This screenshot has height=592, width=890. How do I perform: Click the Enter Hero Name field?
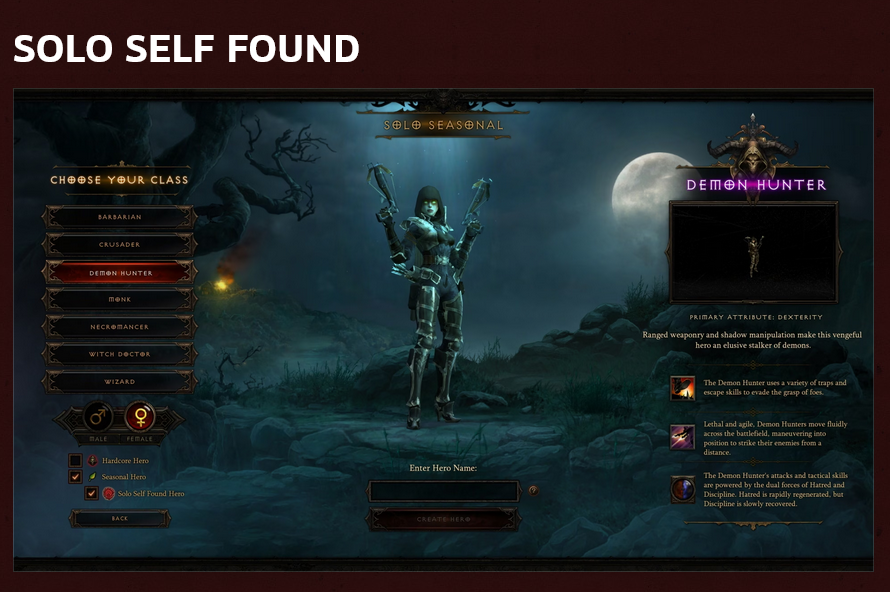coord(443,491)
